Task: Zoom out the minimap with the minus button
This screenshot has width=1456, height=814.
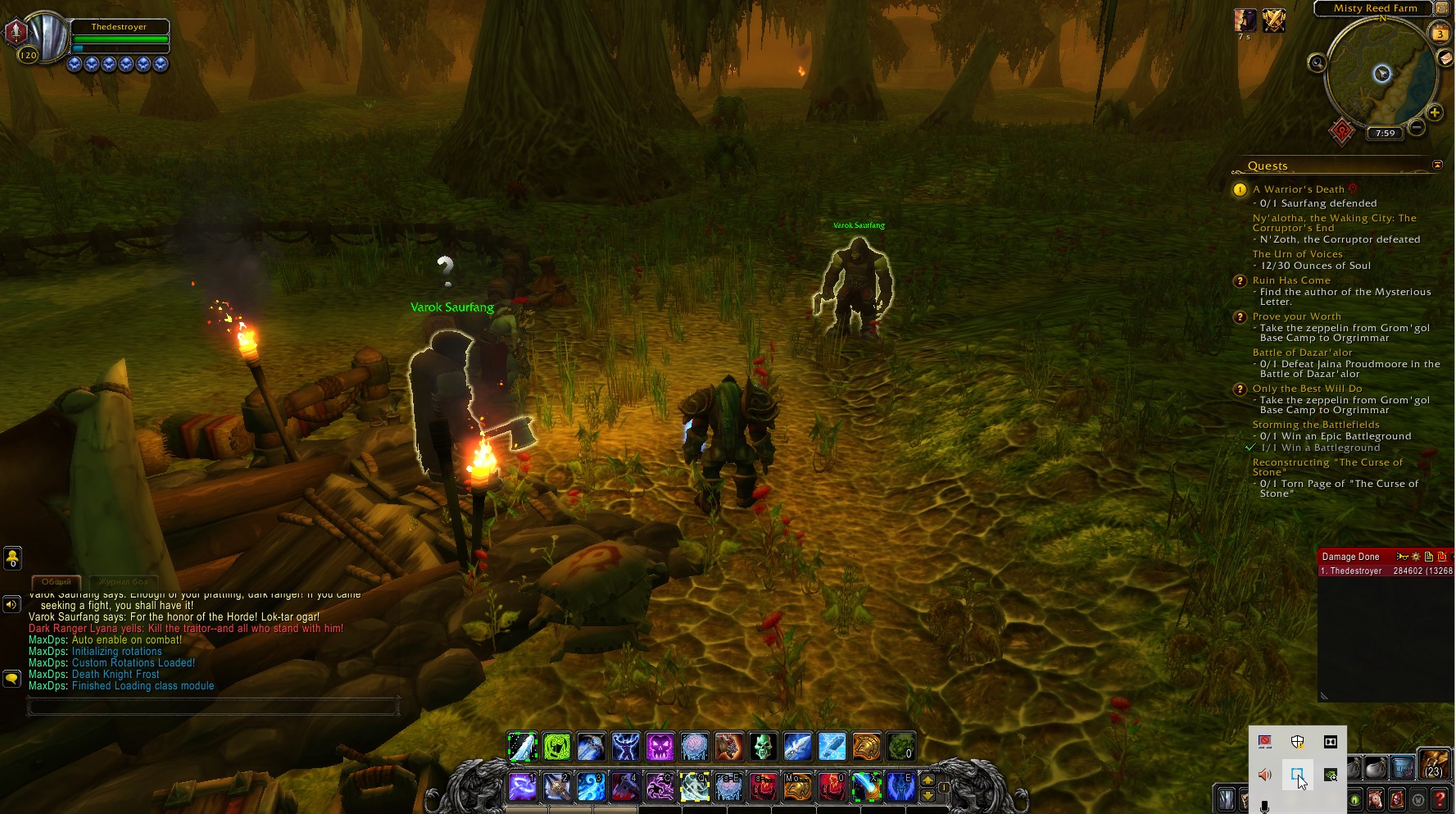Action: (1417, 128)
